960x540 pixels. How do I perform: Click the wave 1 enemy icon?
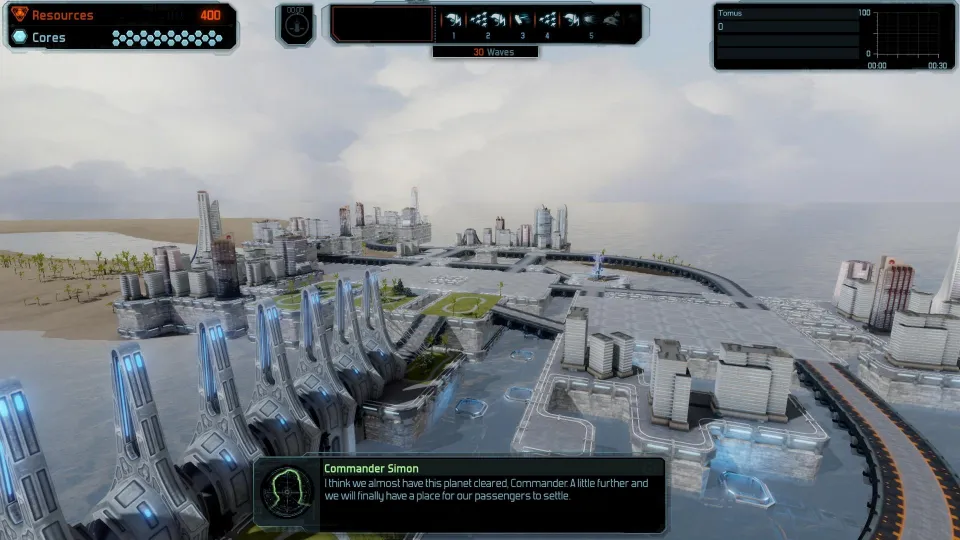tap(454, 20)
